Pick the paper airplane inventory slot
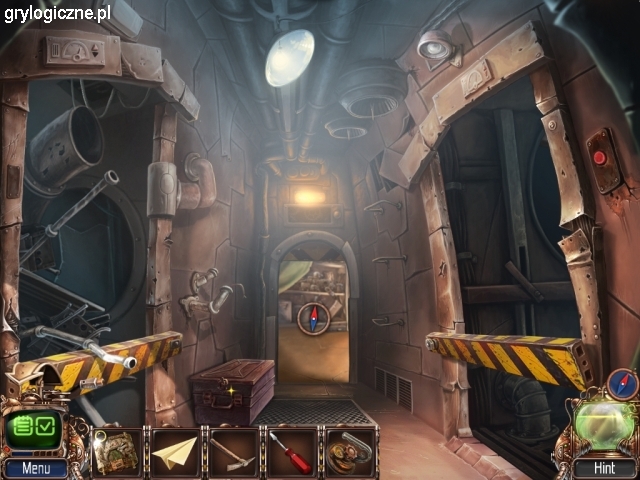This screenshot has height=480, width=640. point(174,451)
